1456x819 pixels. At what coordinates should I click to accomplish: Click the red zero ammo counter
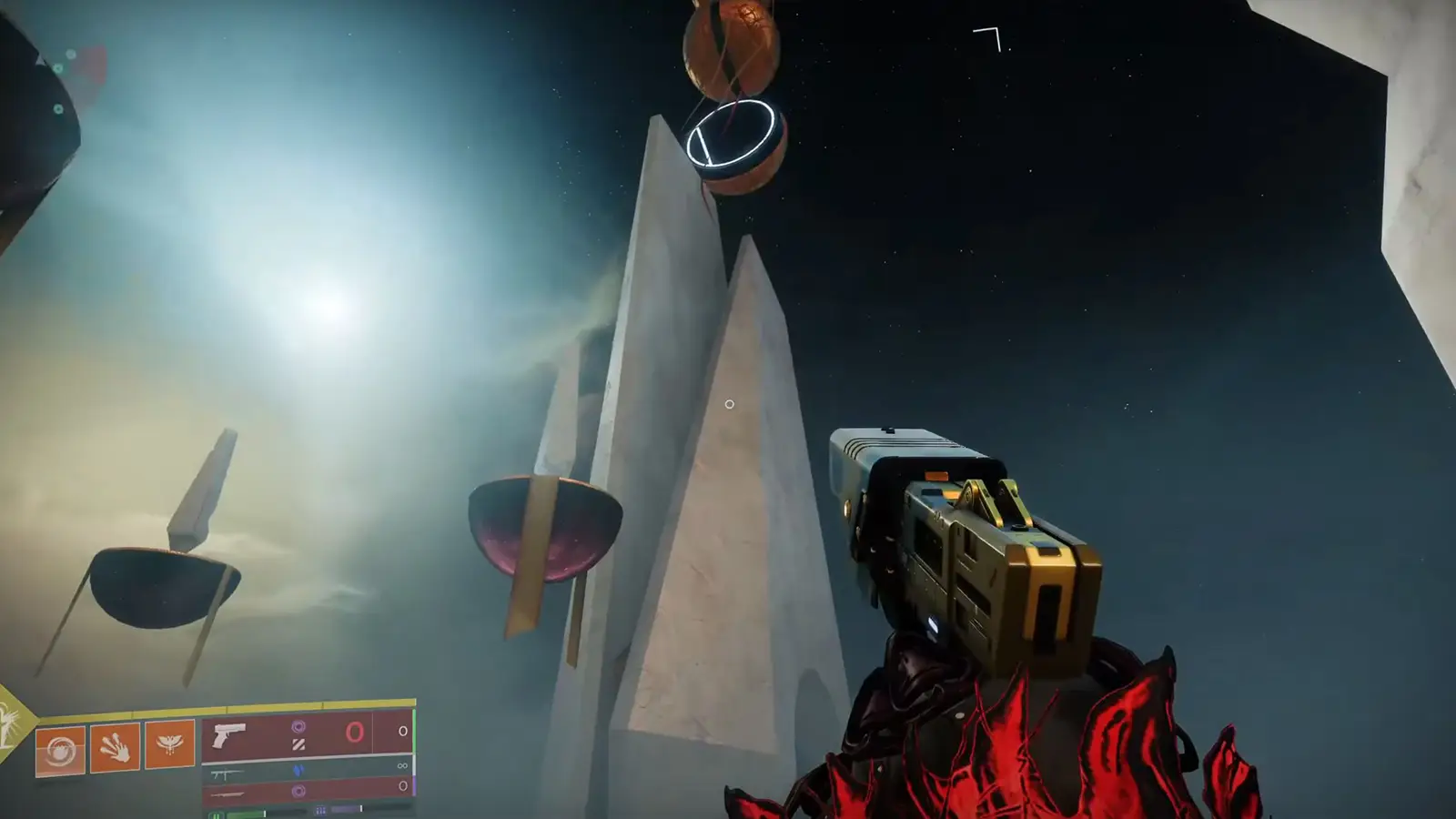(x=355, y=731)
